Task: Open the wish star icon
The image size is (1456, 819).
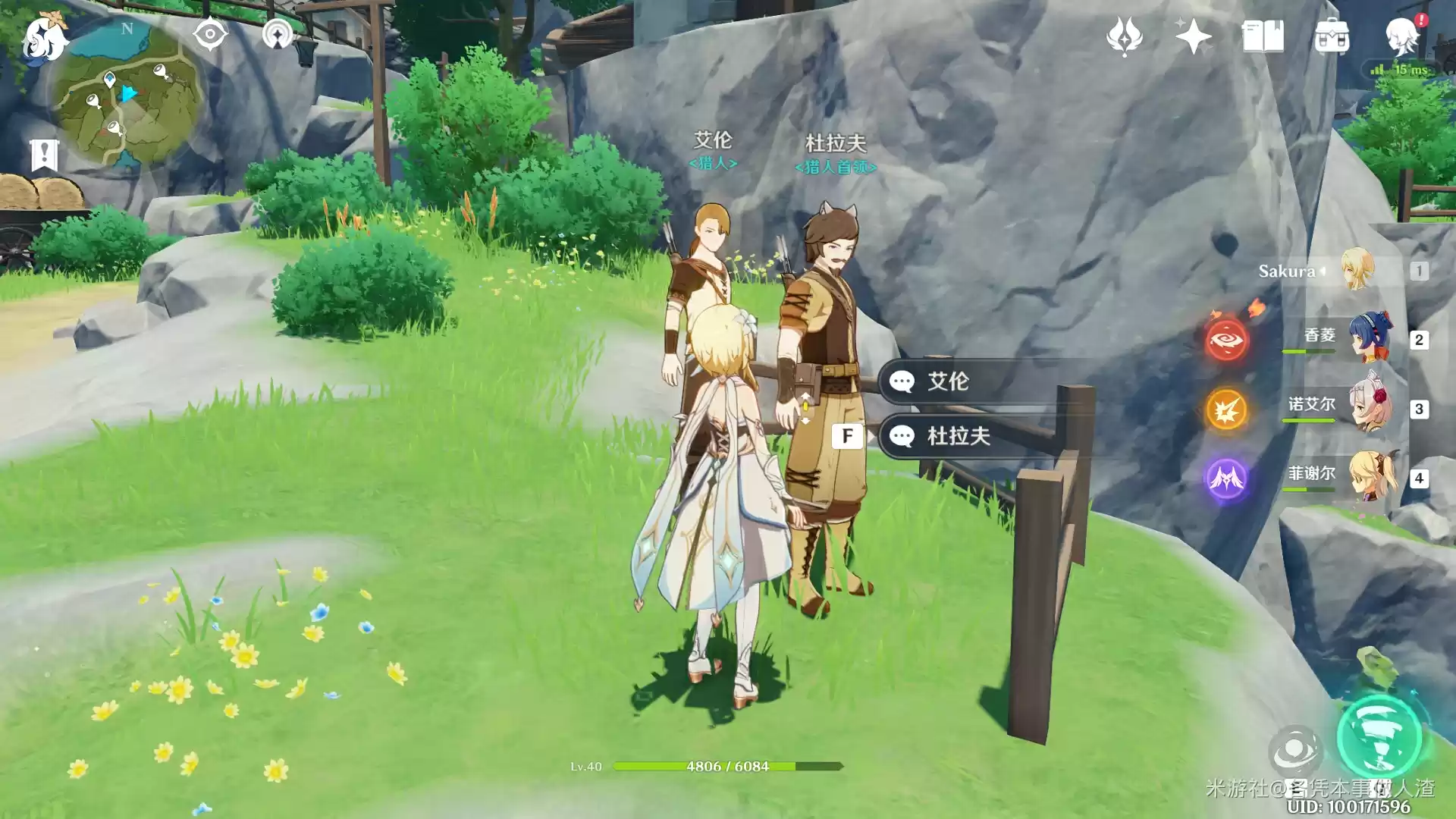Action: point(1193,36)
